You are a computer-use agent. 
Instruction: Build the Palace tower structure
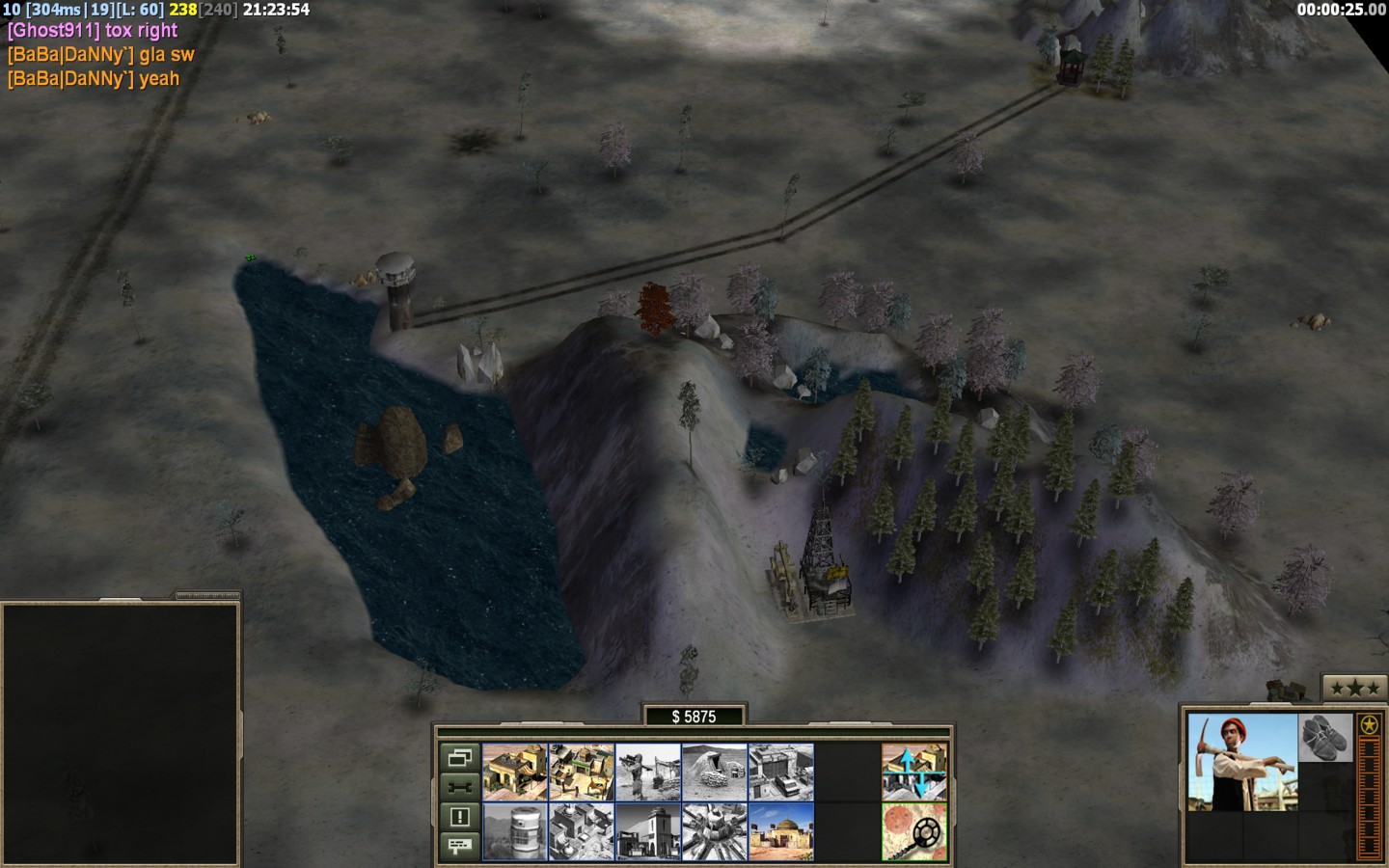point(647,831)
